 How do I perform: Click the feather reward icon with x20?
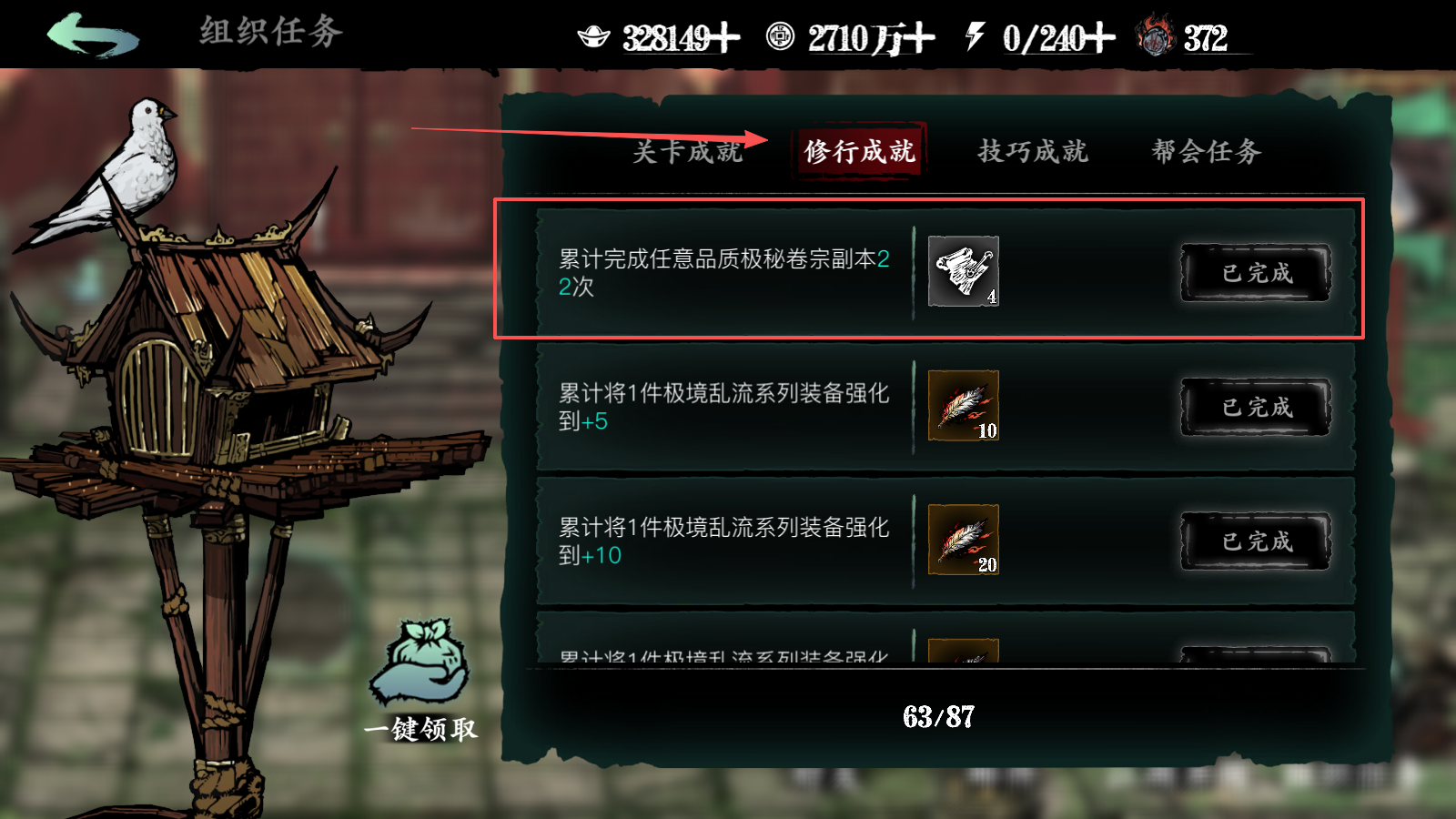964,539
